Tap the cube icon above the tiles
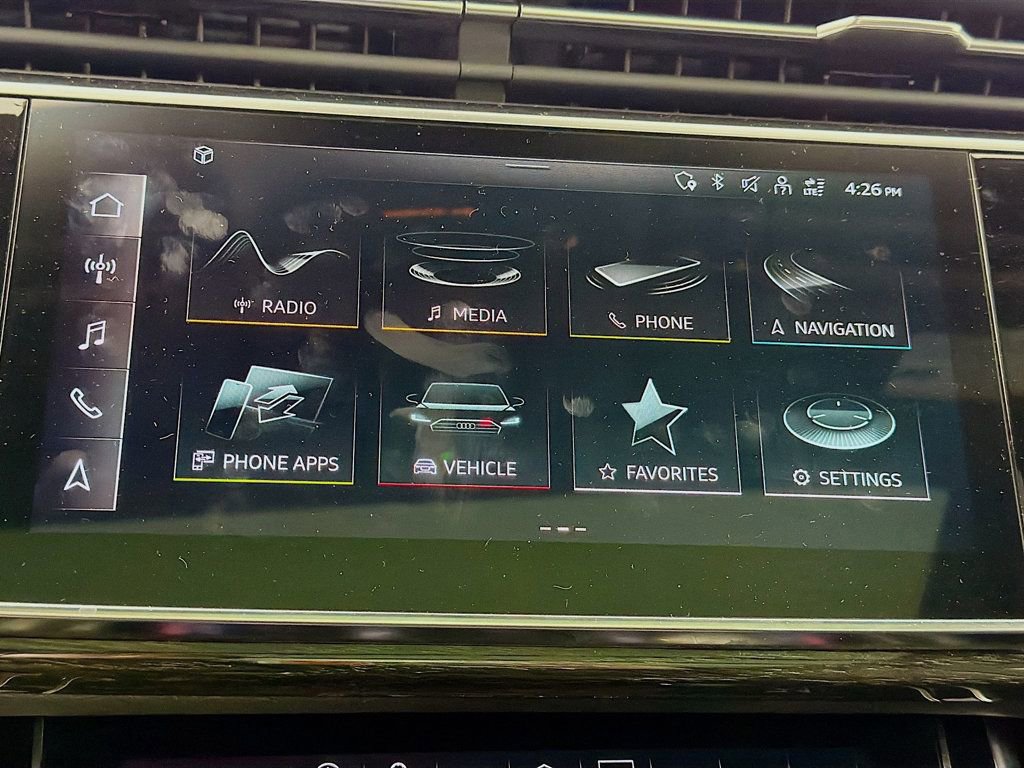This screenshot has height=768, width=1024. 203,155
